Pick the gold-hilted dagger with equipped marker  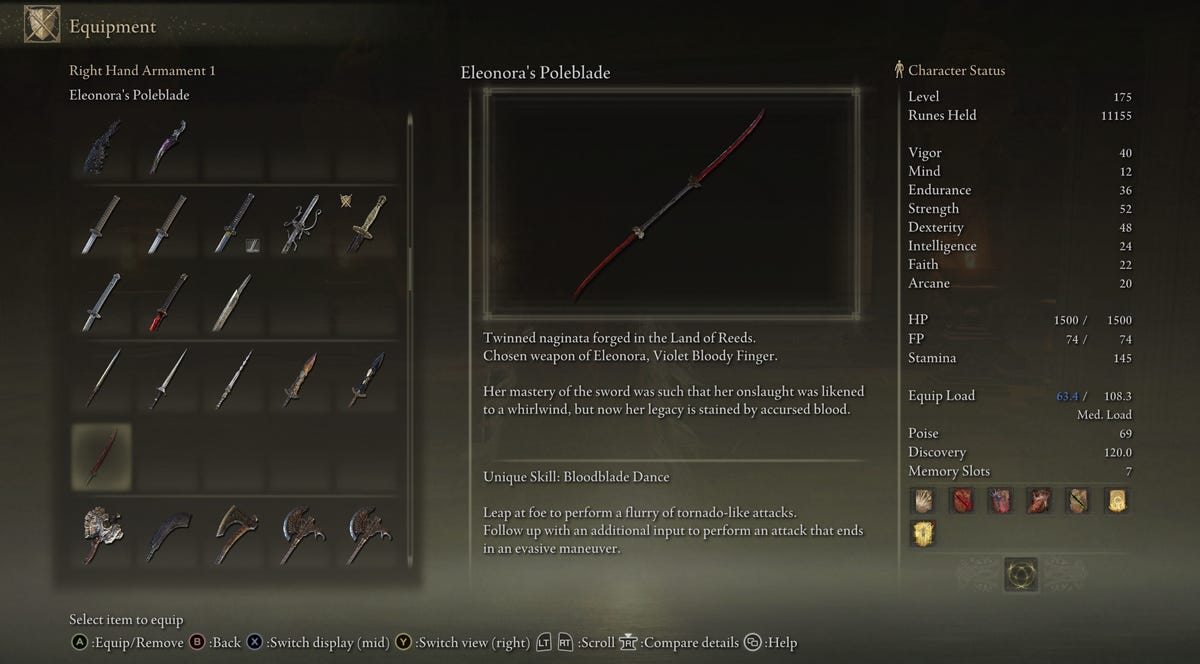pyautogui.click(x=366, y=225)
